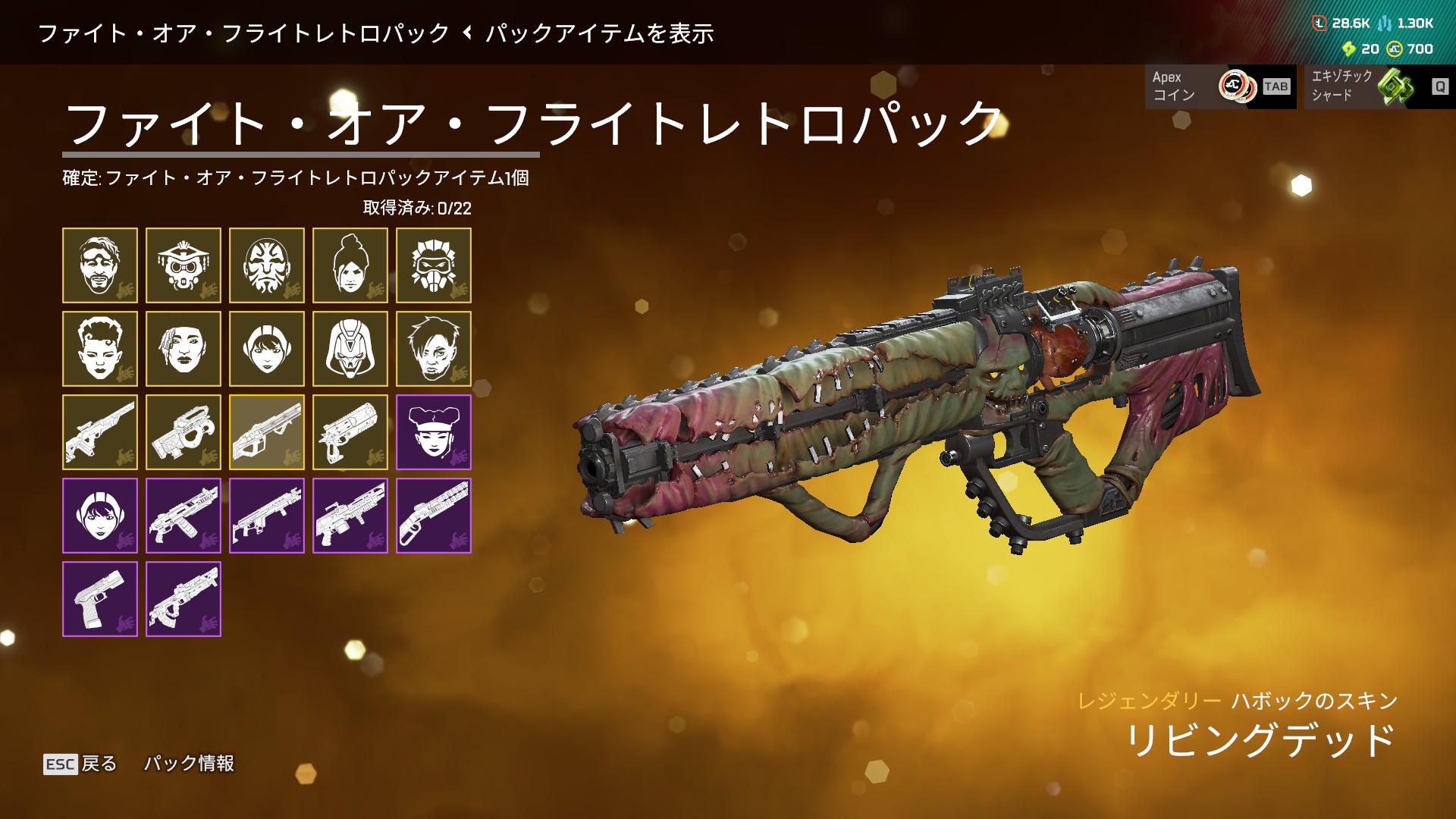The height and width of the screenshot is (819, 1456).
Task: Click 戻る to go back
Action: point(80,764)
